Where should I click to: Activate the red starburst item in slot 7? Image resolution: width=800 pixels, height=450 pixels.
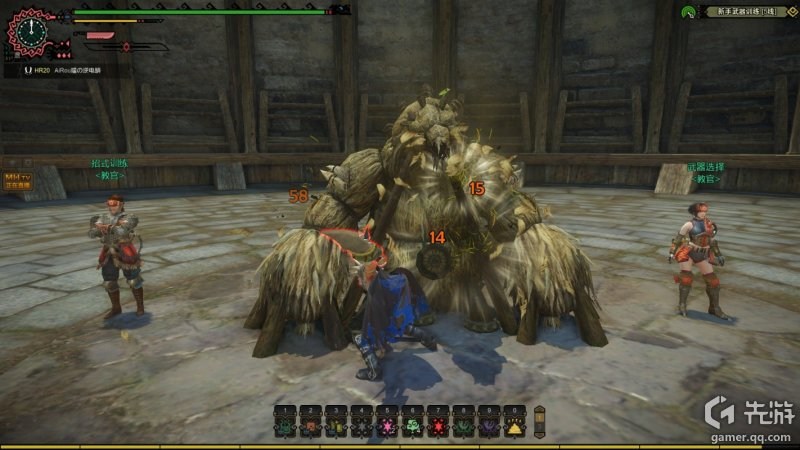(x=438, y=426)
